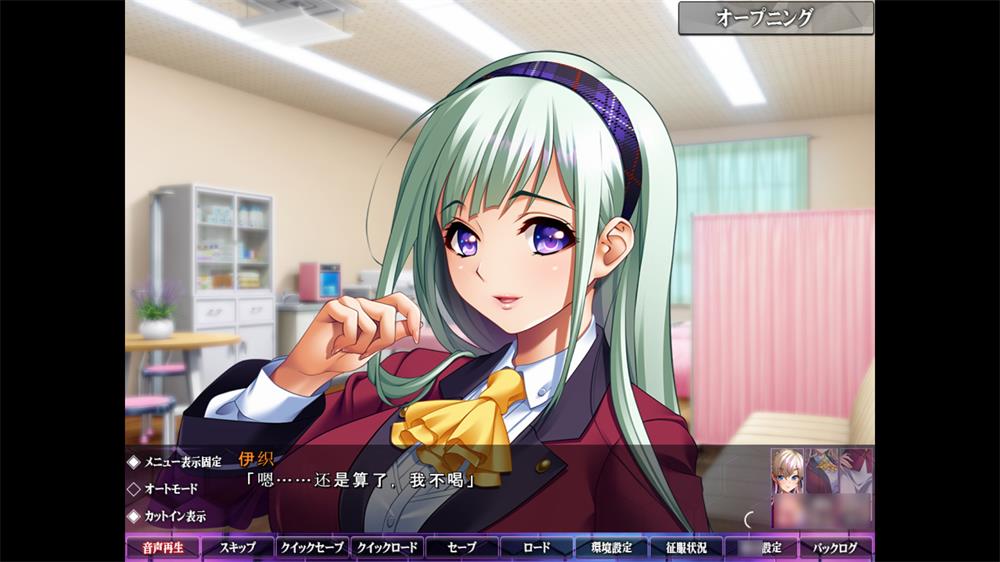Quick load using クイックロード
Image resolution: width=1000 pixels, height=562 pixels.
387,547
